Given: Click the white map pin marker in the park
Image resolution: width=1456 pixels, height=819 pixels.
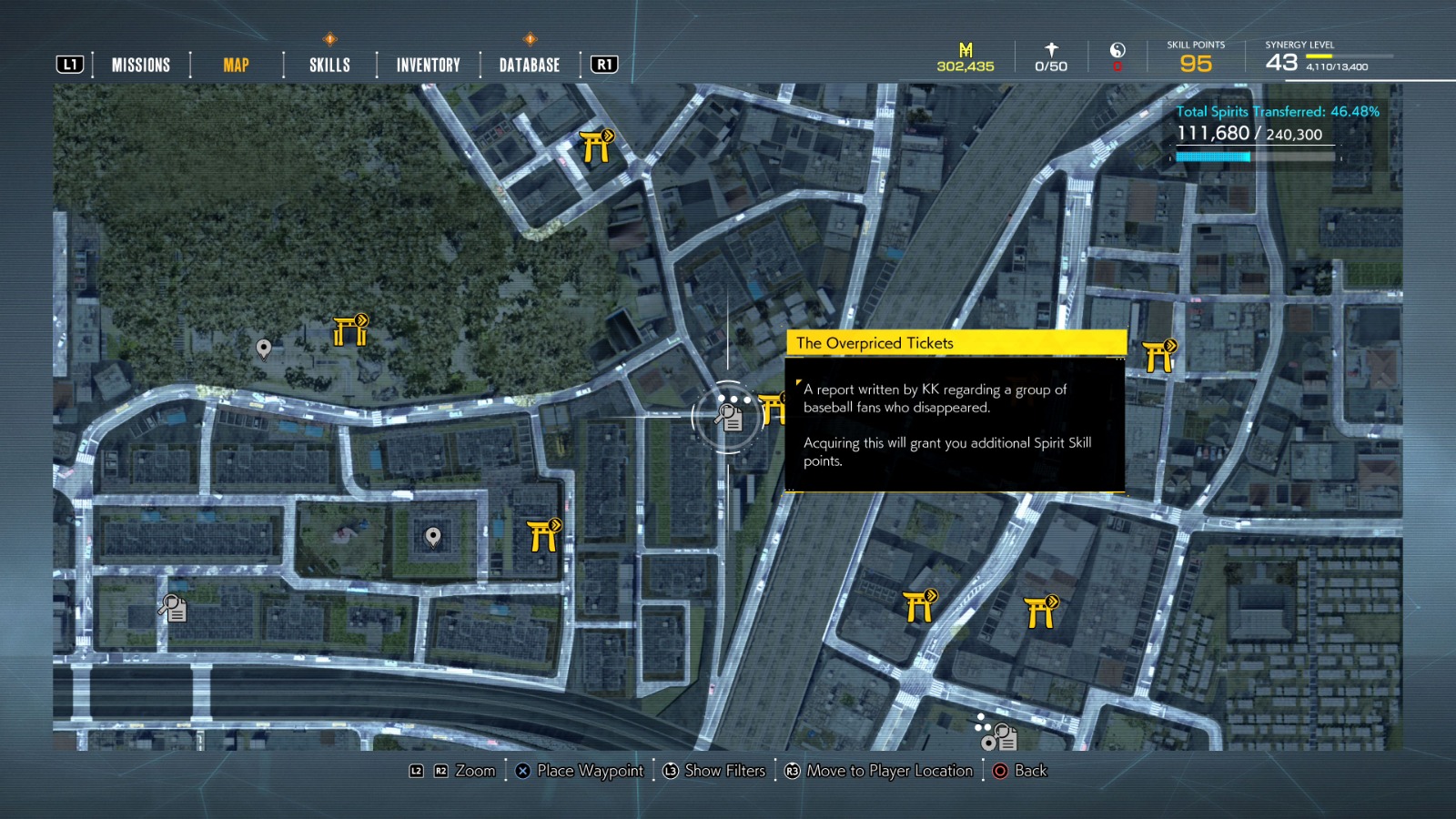Looking at the screenshot, I should (264, 348).
